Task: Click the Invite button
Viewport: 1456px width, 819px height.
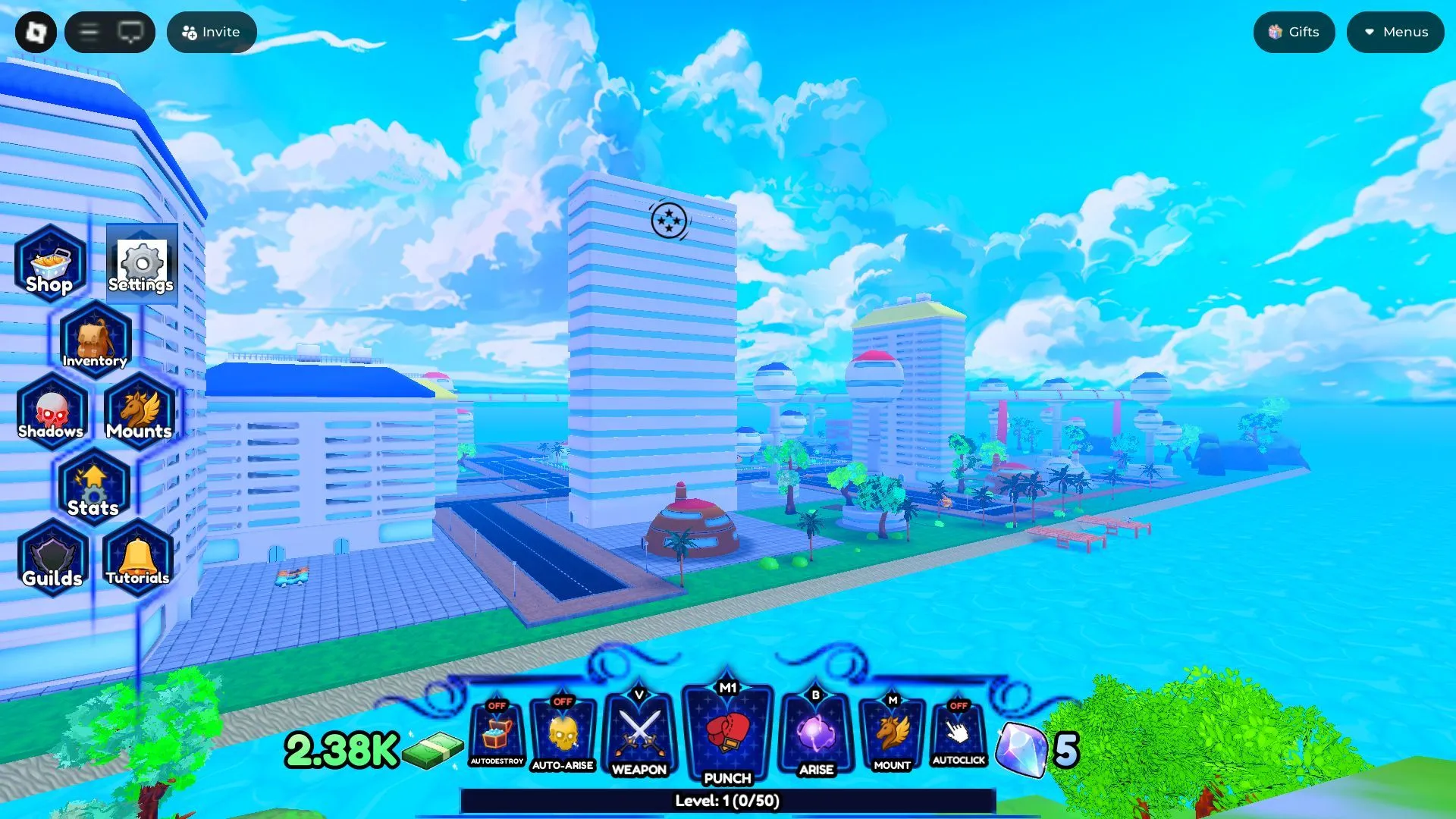Action: [212, 32]
